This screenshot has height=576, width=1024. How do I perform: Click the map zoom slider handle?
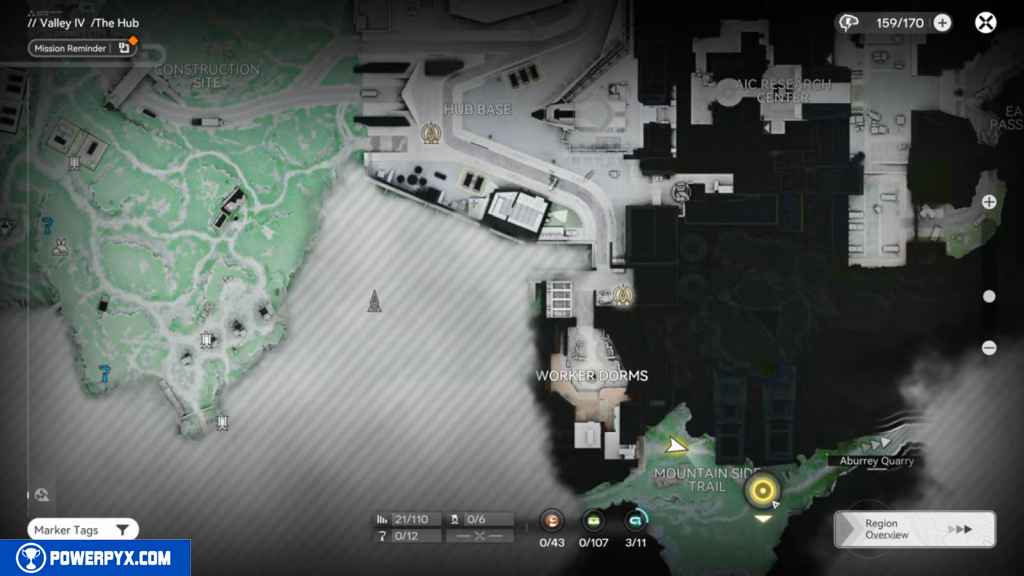tap(989, 296)
